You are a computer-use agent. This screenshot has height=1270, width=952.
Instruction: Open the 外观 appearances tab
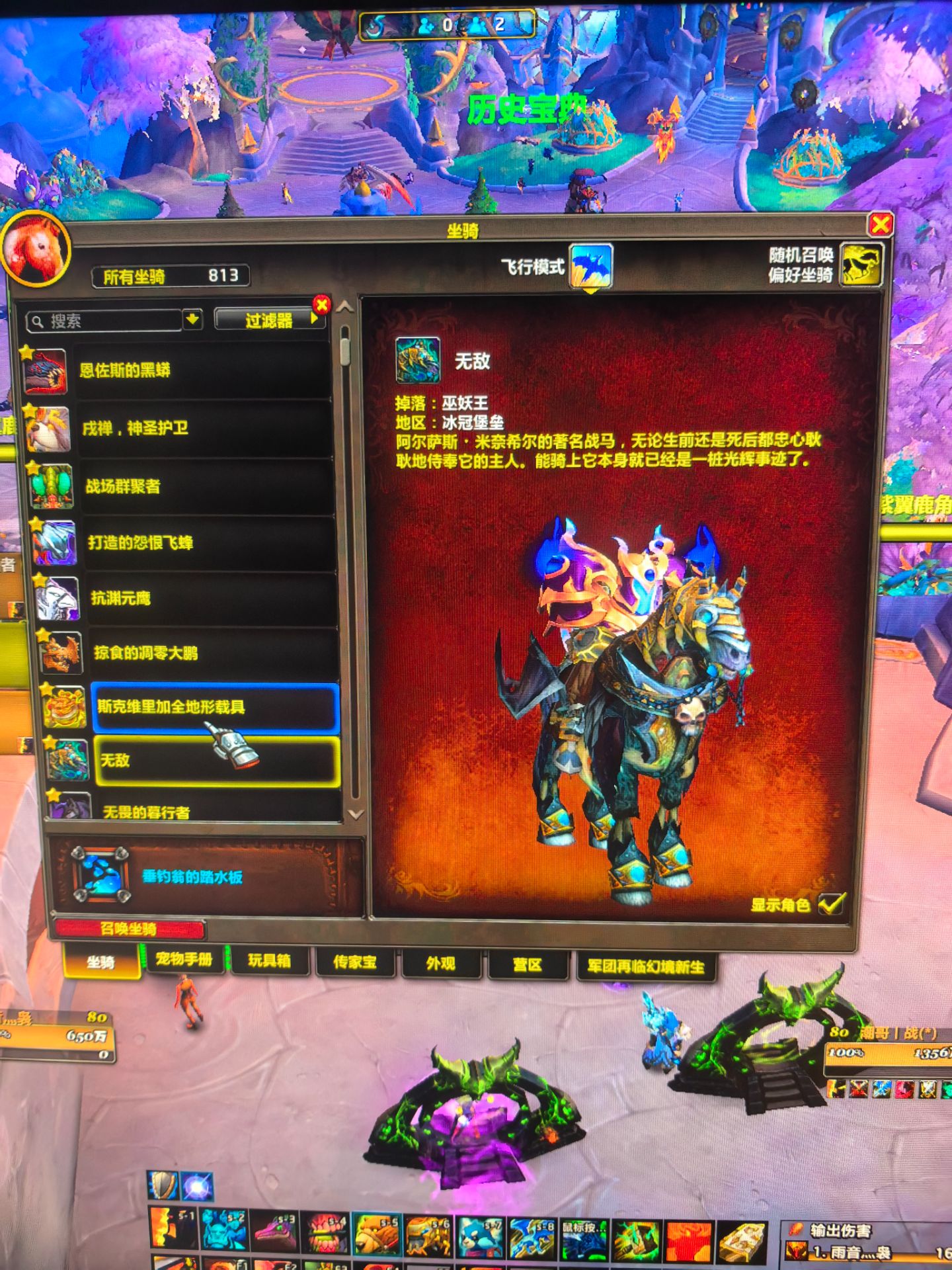pyautogui.click(x=441, y=964)
